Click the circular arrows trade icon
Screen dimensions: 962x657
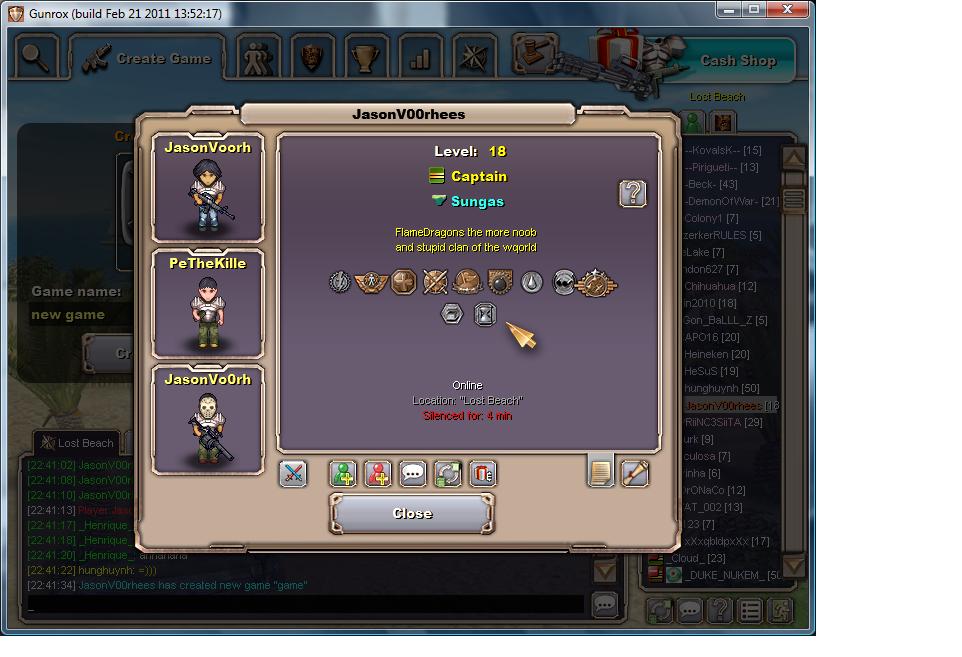tap(448, 473)
